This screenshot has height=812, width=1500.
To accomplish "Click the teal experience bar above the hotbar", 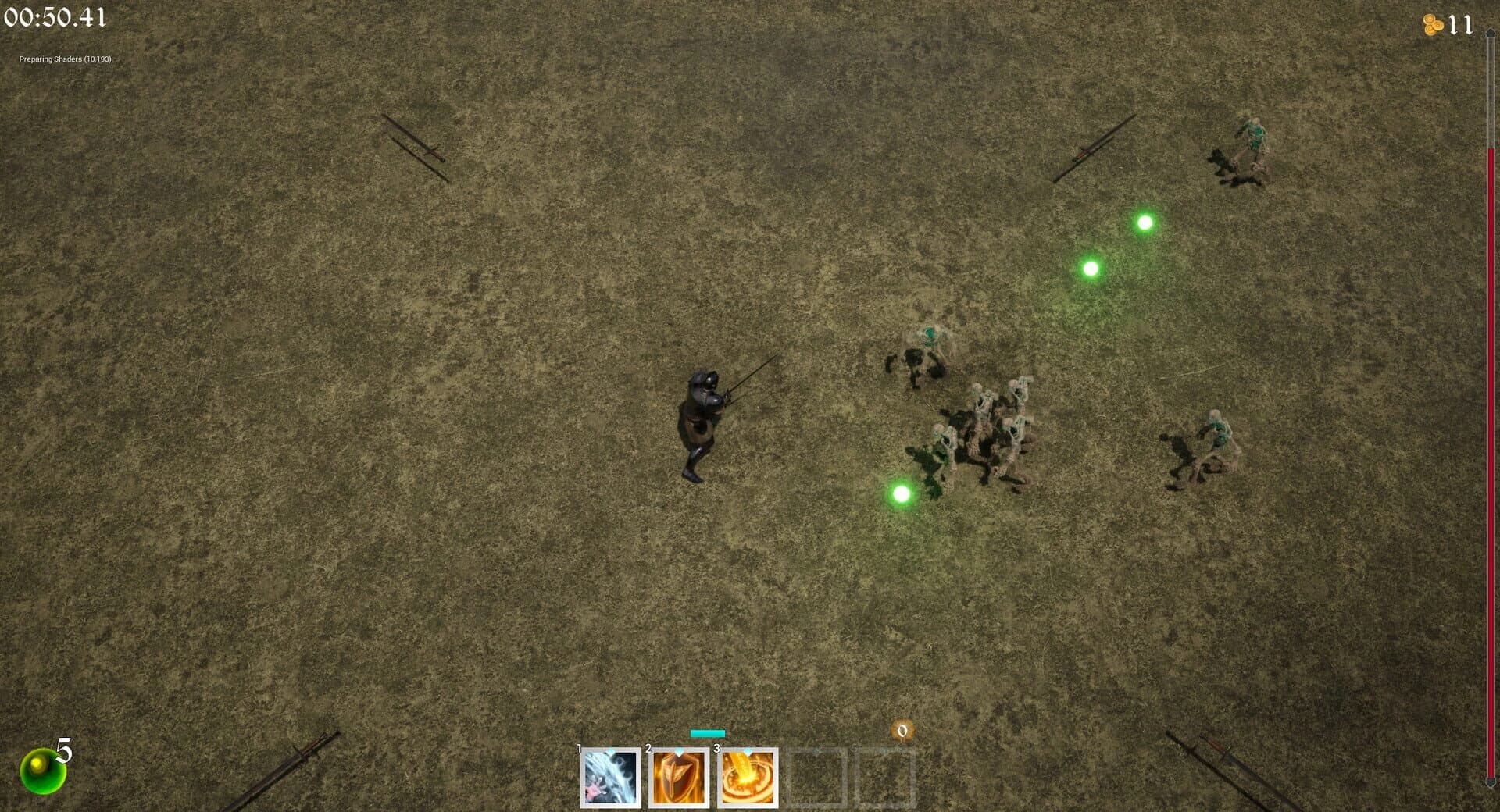I will [707, 733].
